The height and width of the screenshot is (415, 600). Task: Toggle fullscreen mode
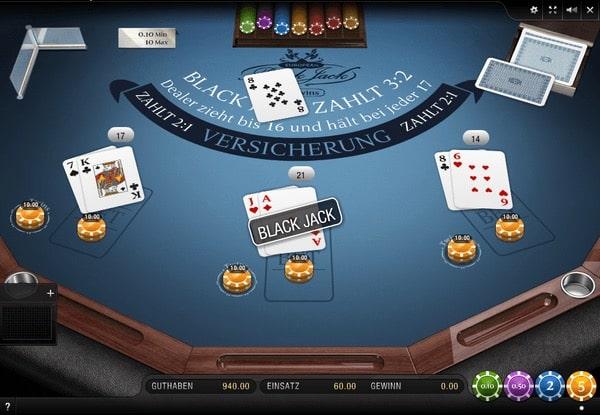click(x=551, y=9)
